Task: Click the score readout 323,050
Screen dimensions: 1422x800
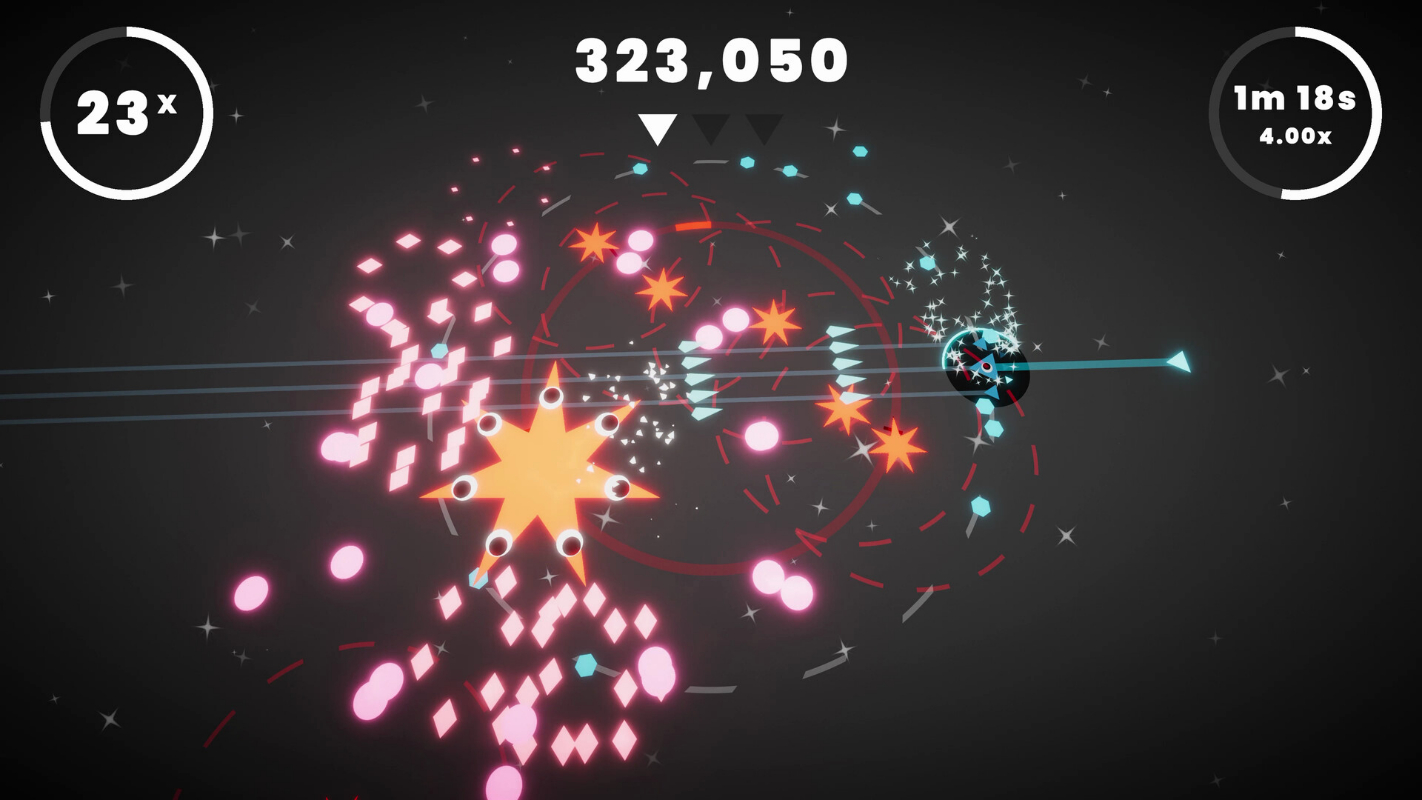Action: point(711,60)
